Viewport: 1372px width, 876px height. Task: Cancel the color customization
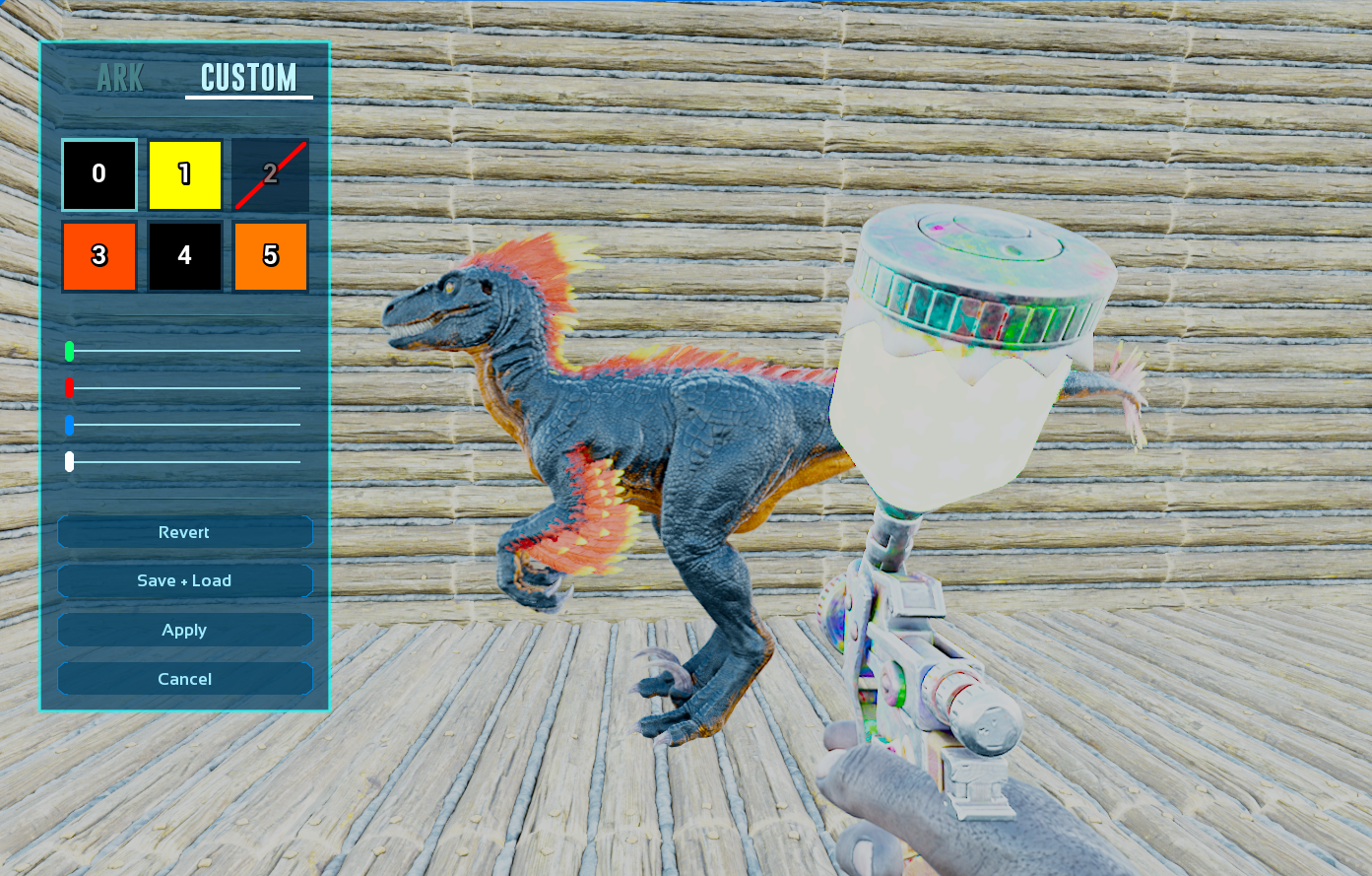[184, 679]
